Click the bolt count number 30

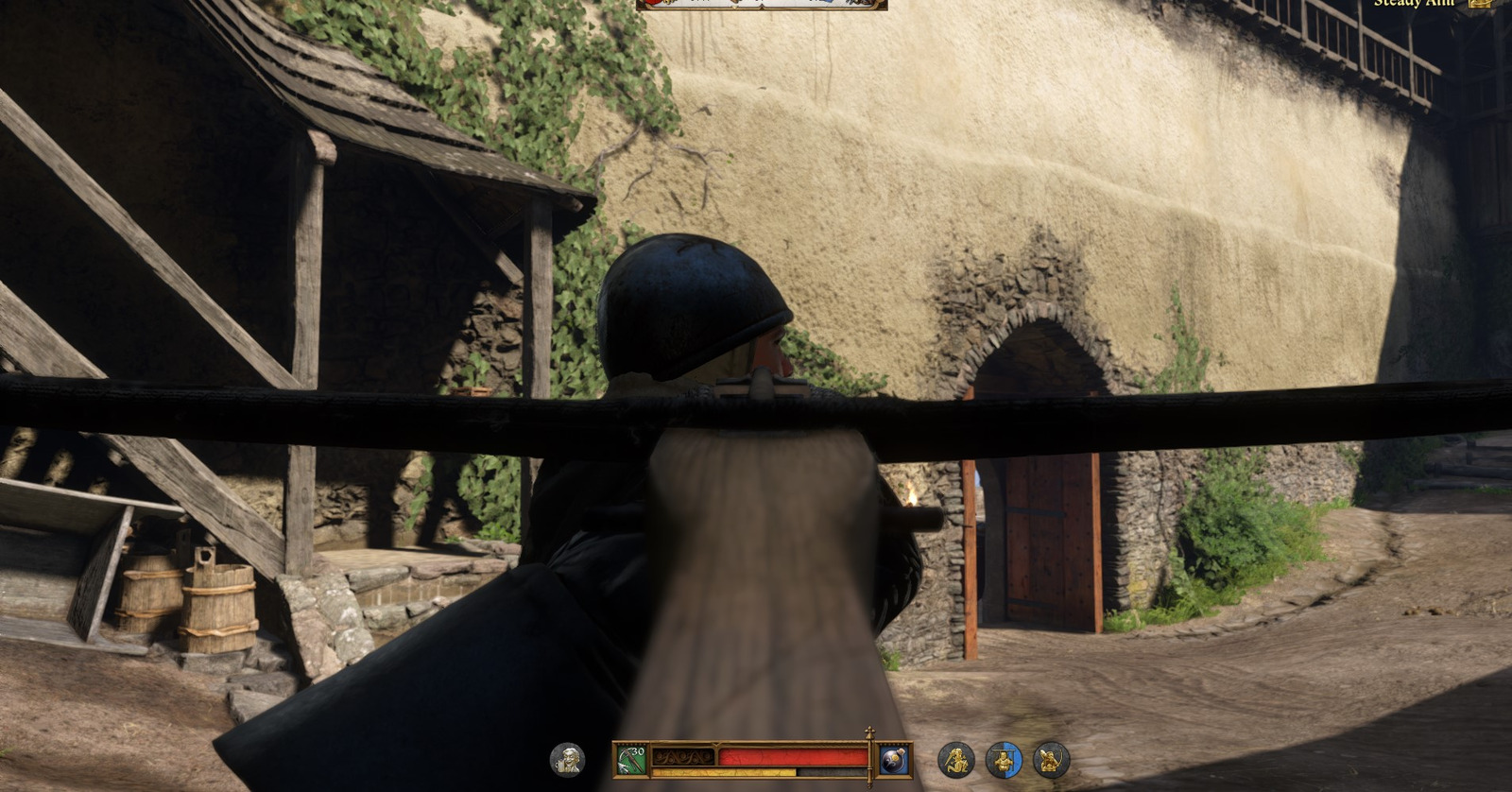pyautogui.click(x=637, y=750)
